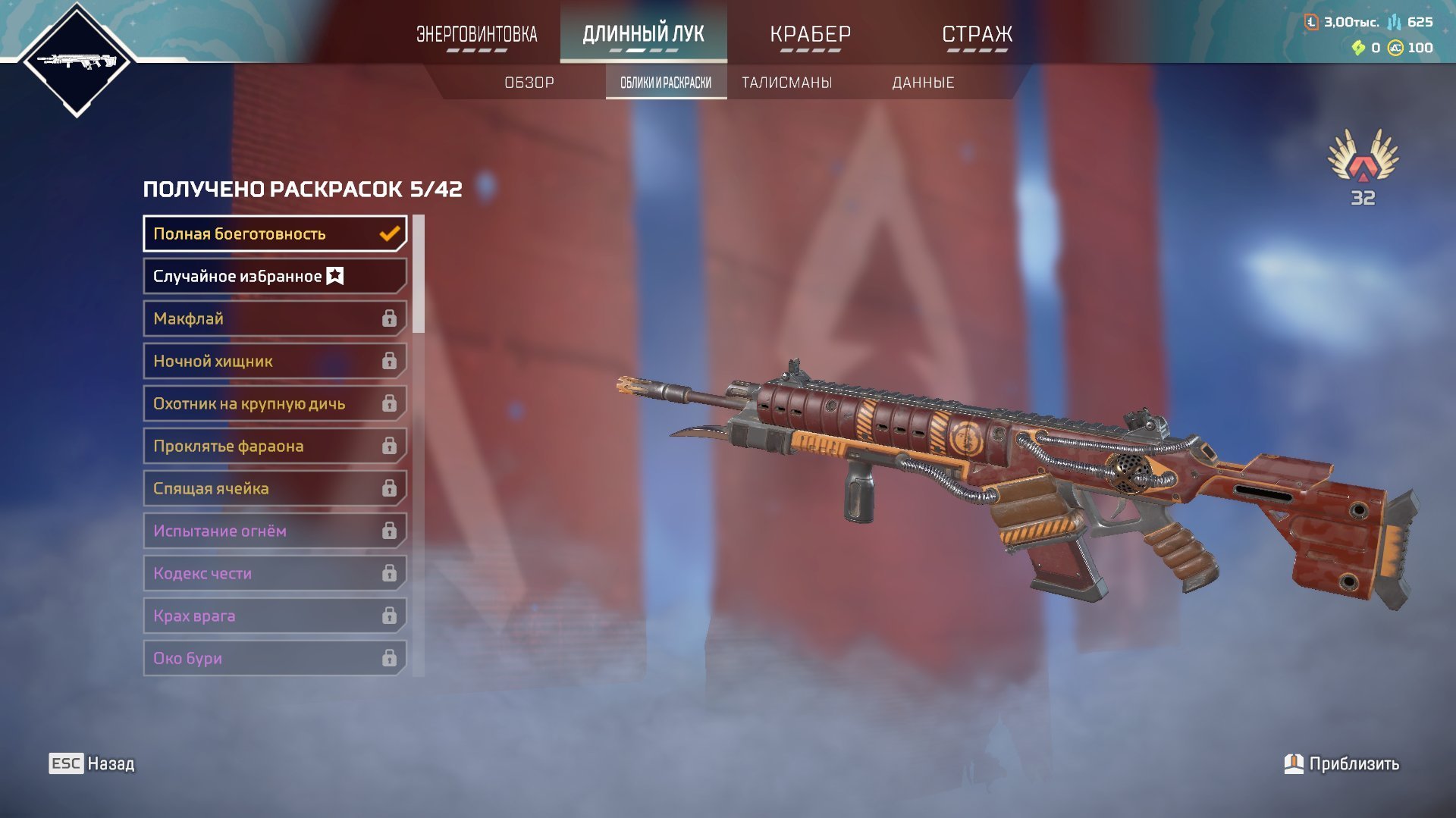The image size is (1456, 818).
Task: Show the ТАЛИСМАНЫ sub-tab
Action: pyautogui.click(x=786, y=83)
